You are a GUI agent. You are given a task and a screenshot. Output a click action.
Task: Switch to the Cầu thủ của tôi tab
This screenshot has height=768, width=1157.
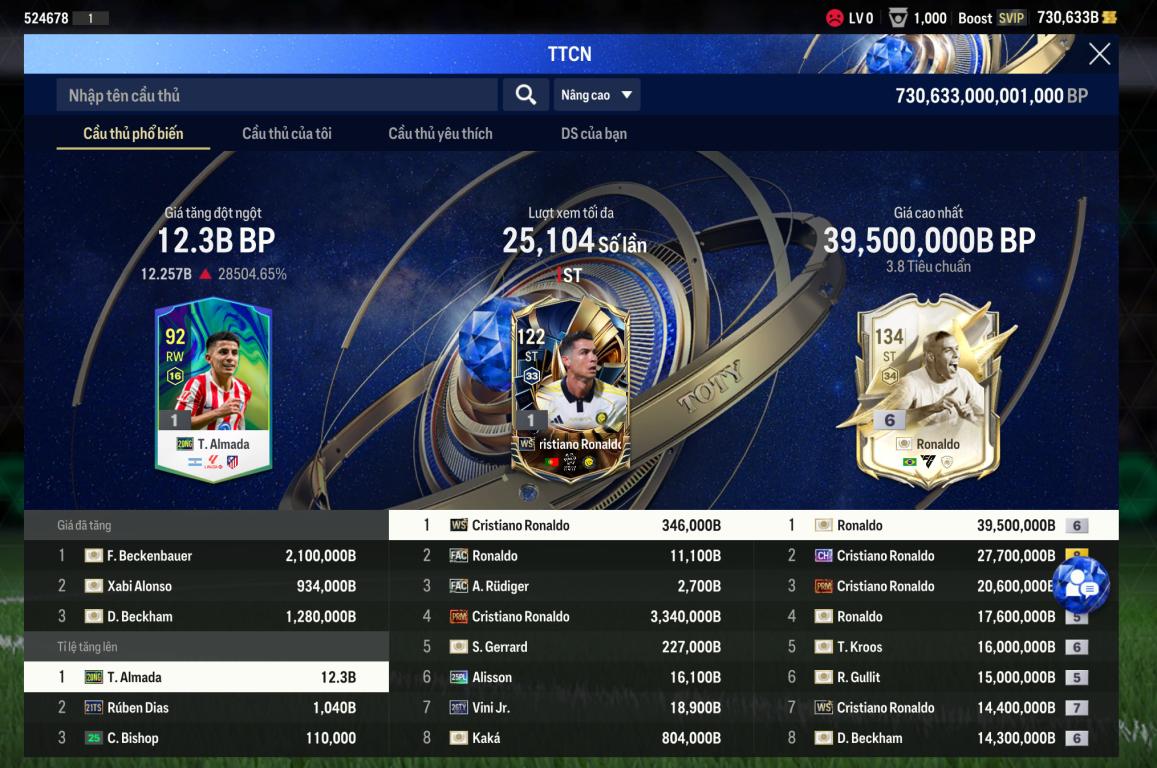coord(287,133)
